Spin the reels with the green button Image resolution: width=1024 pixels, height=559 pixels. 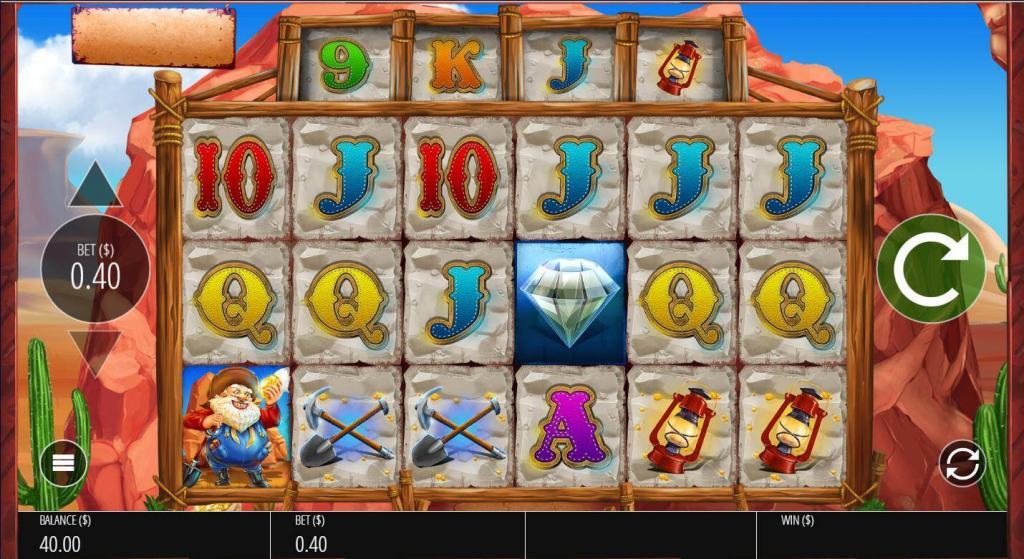(x=930, y=267)
